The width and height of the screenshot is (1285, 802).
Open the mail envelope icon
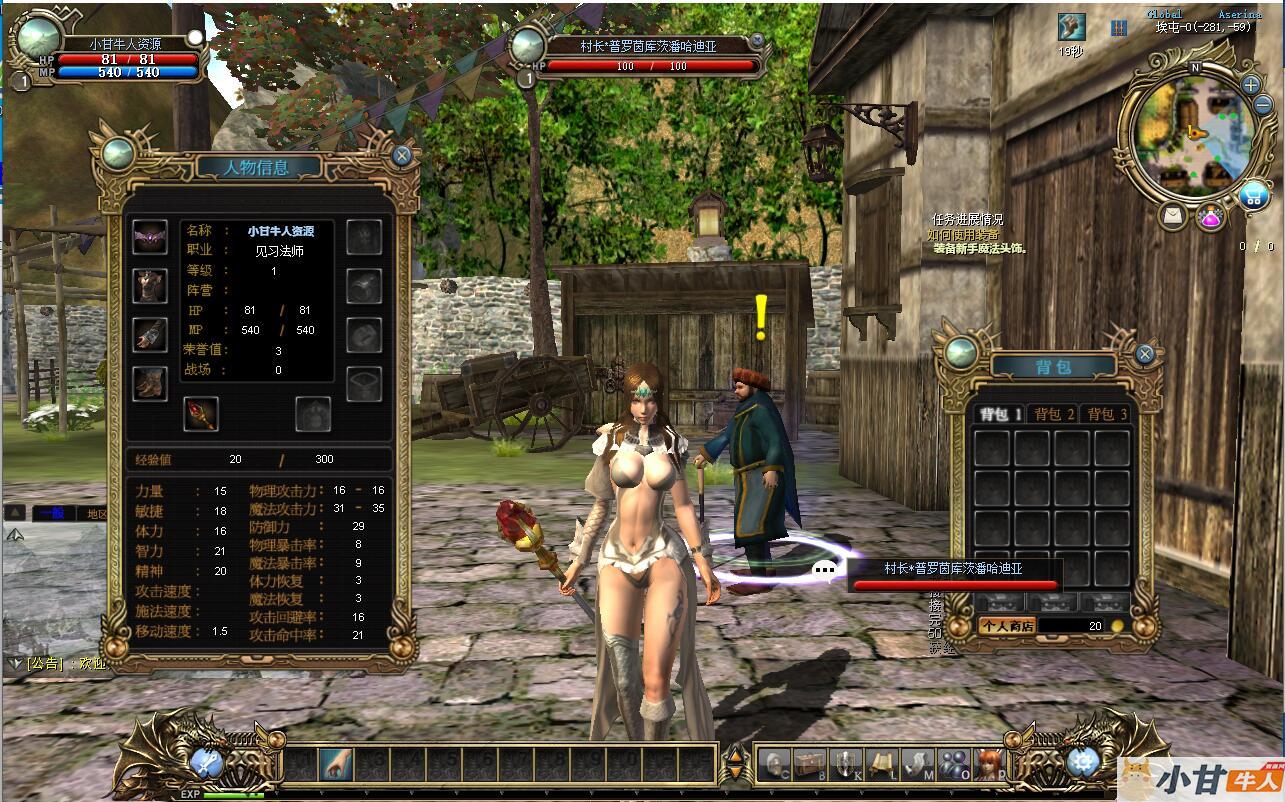[x=1174, y=215]
